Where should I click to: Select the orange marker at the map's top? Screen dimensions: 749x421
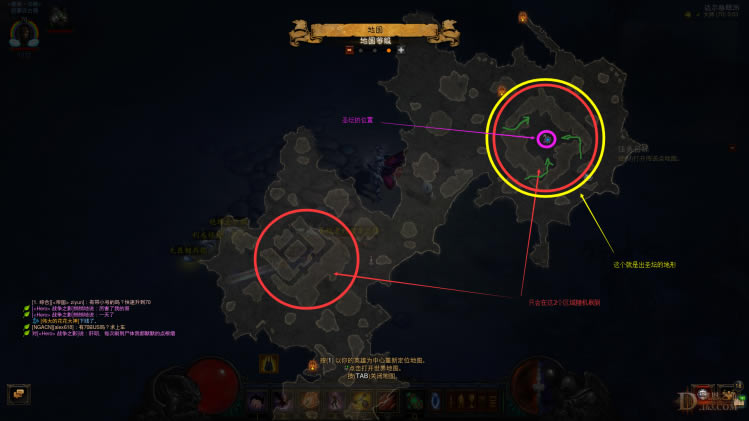pyautogui.click(x=522, y=17)
